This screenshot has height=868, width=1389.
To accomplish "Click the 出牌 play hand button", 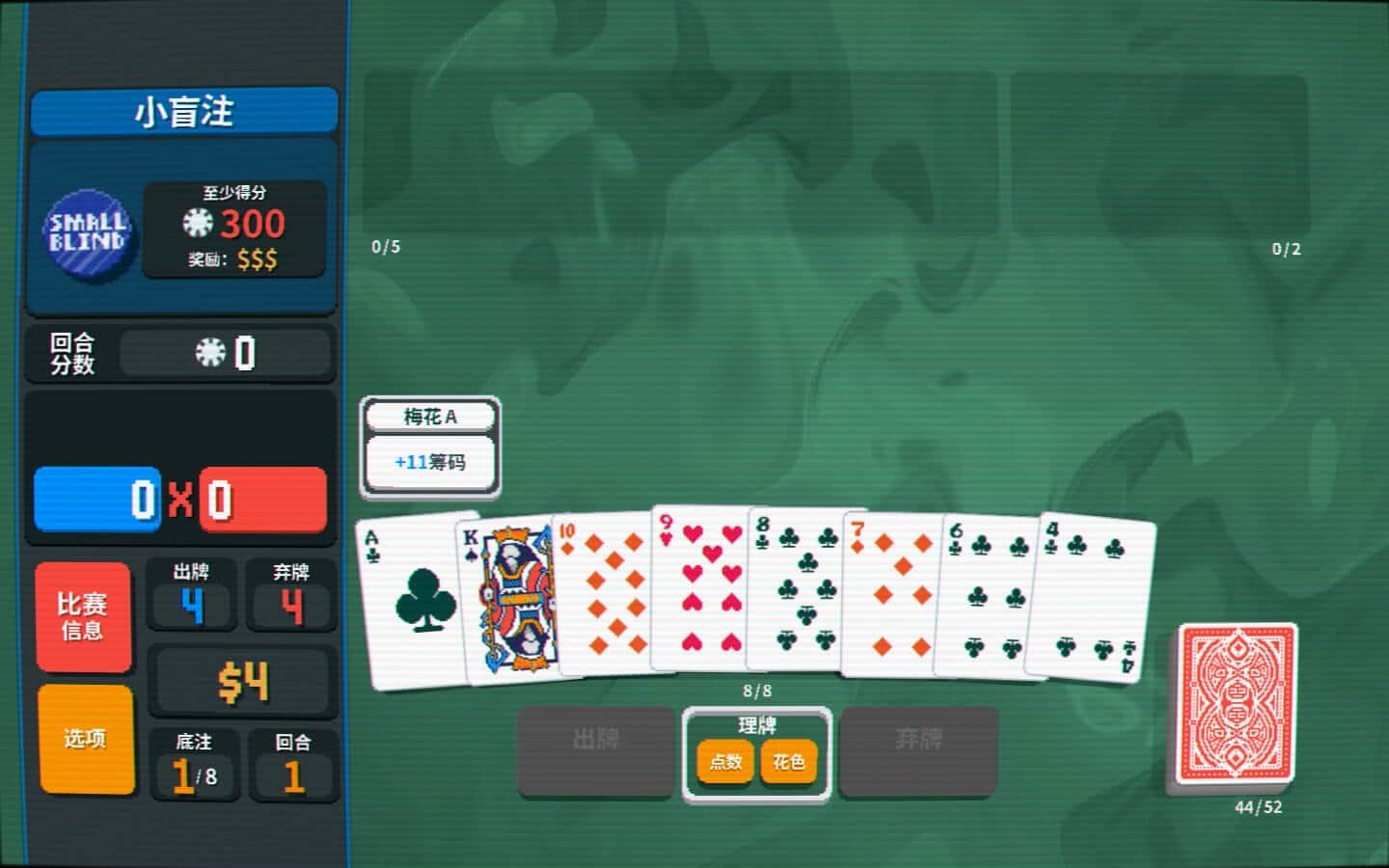I will tap(595, 751).
